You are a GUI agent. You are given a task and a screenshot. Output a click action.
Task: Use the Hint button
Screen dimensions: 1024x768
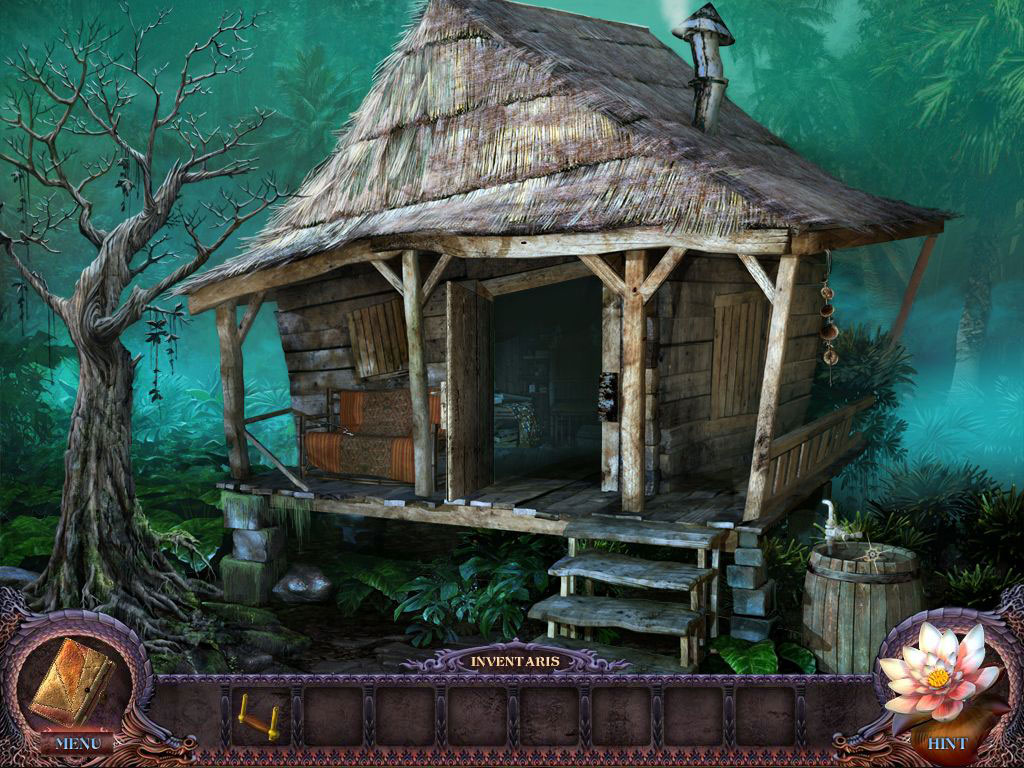pyautogui.click(x=946, y=744)
